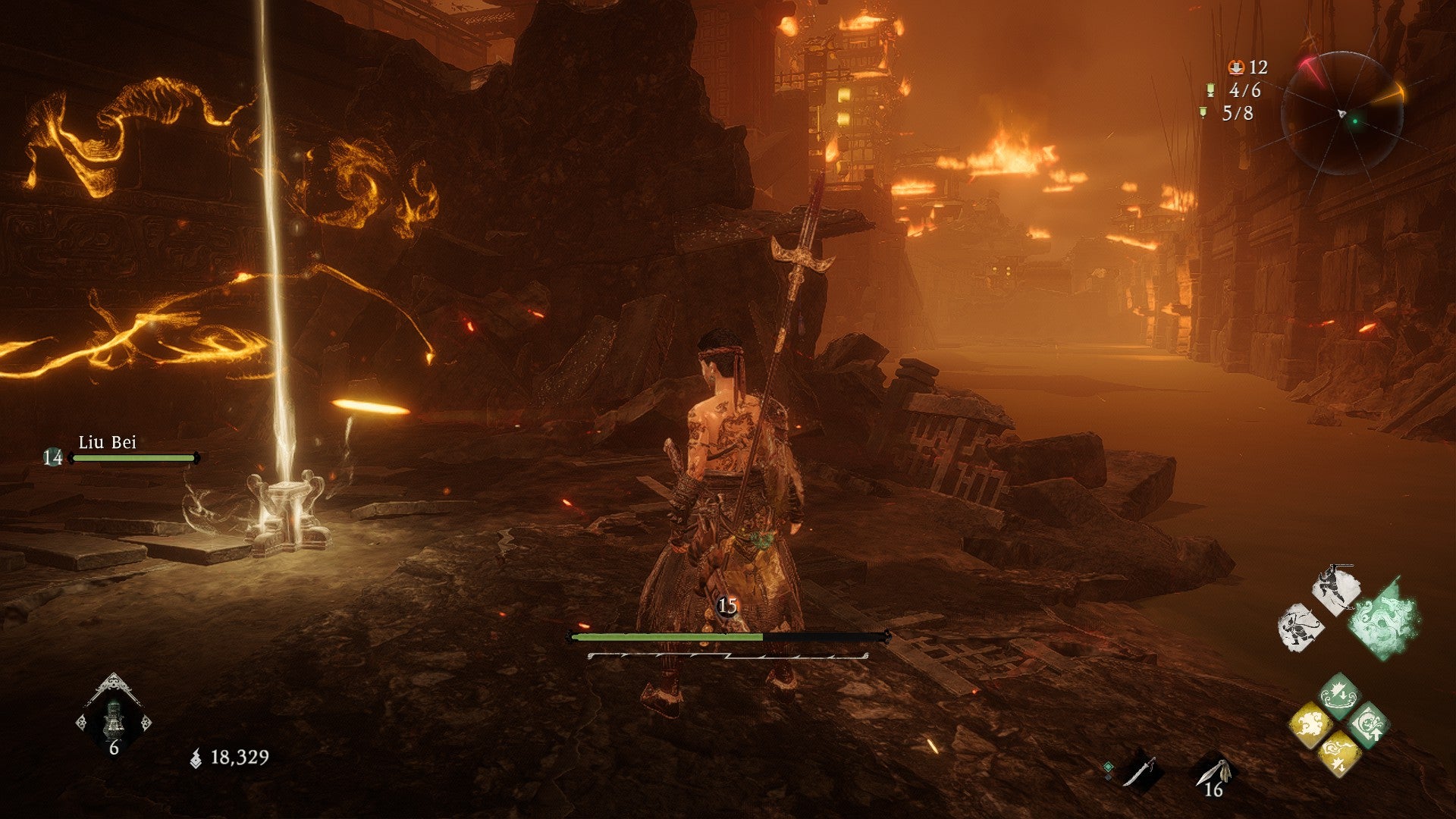The width and height of the screenshot is (1456, 819).
Task: Cast the green spell with up arrow
Action: coord(1368,724)
